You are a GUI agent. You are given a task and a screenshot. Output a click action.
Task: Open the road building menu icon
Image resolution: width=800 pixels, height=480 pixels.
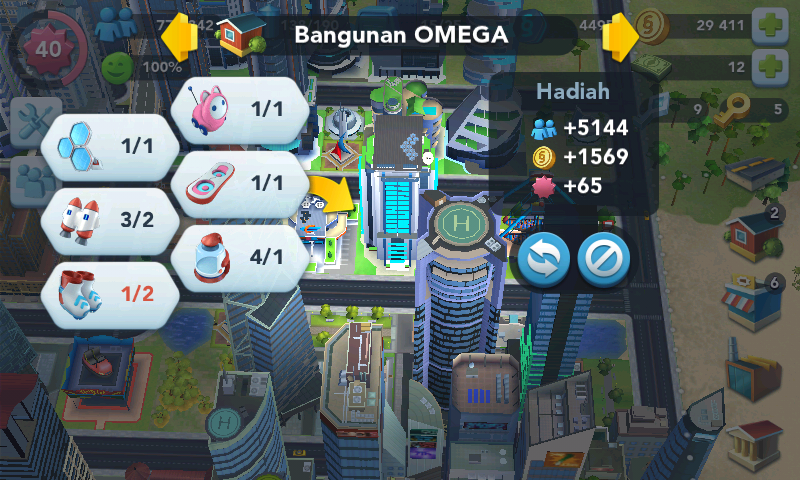point(752,173)
